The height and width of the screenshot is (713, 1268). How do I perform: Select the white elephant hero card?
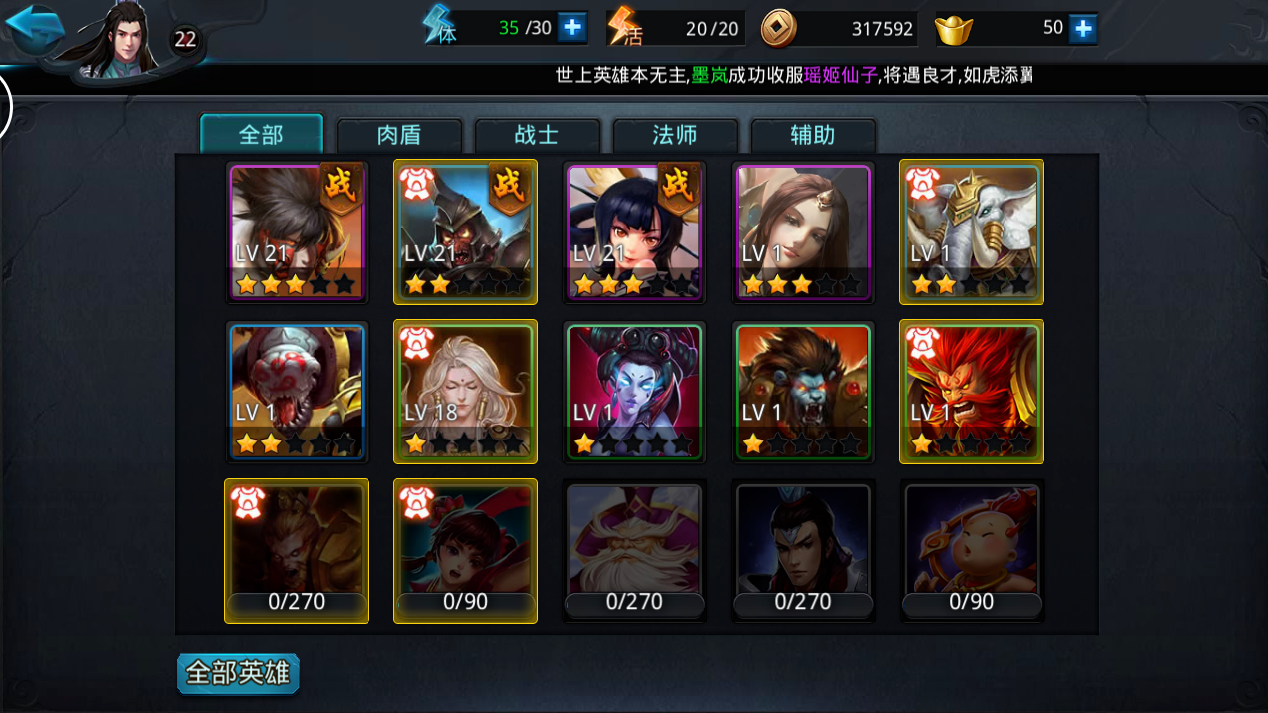pos(971,231)
